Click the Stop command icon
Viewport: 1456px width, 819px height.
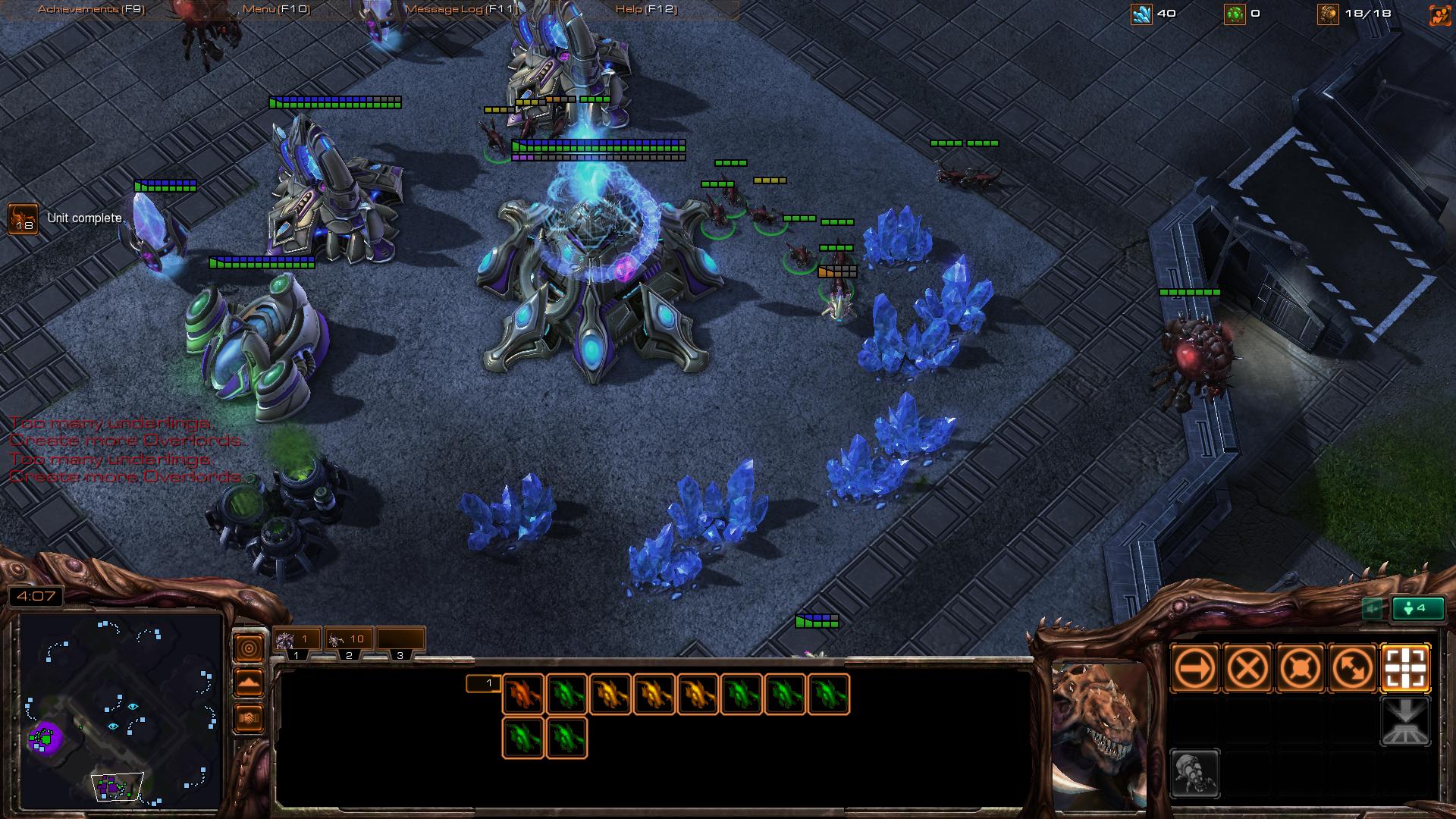(x=1247, y=667)
